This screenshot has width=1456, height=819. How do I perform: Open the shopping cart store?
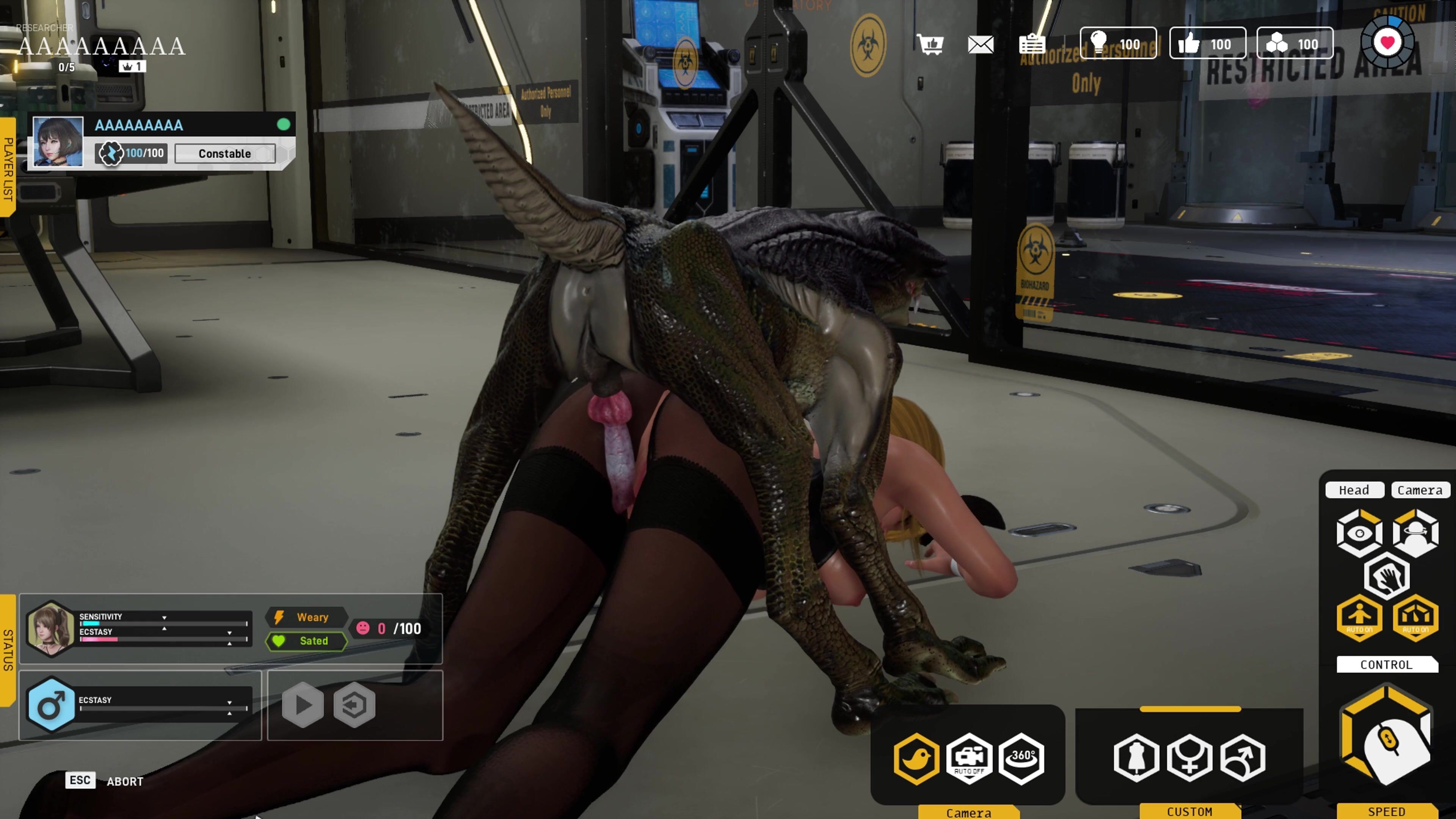point(930,44)
